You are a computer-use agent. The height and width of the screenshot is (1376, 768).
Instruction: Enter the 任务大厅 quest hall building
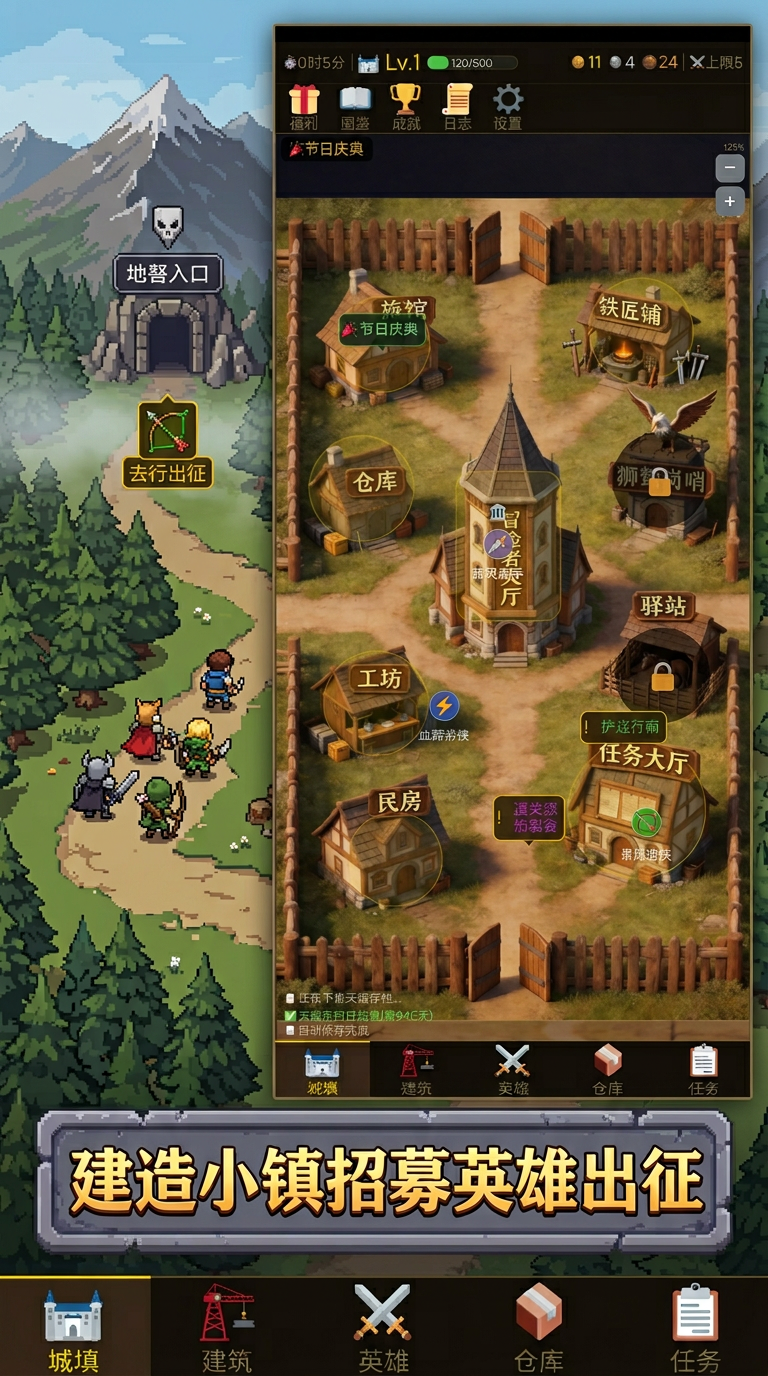[x=640, y=810]
